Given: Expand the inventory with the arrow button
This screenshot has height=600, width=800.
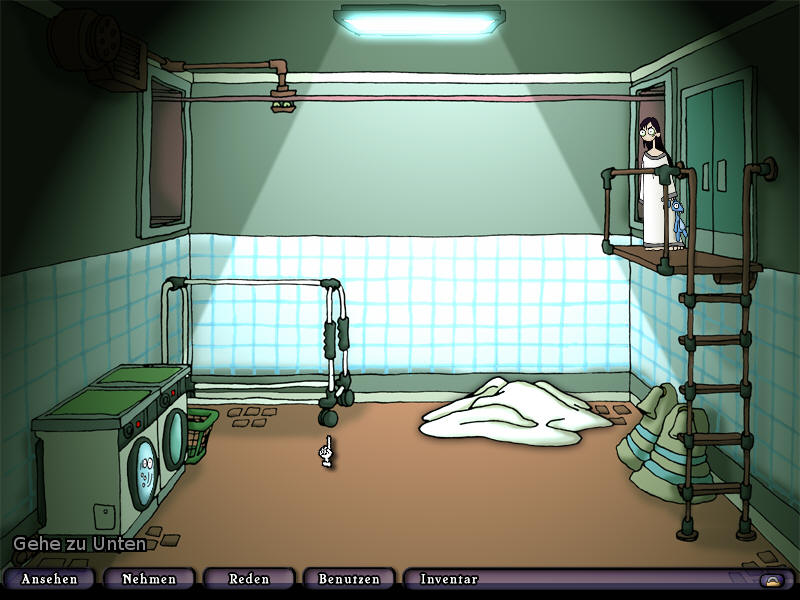Looking at the screenshot, I should click(771, 580).
